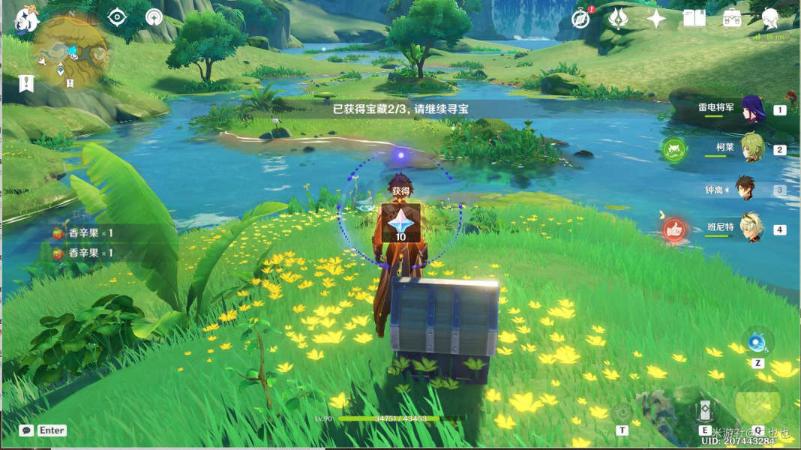
Task: Open the chat speech-bubble icon
Action: (26, 430)
